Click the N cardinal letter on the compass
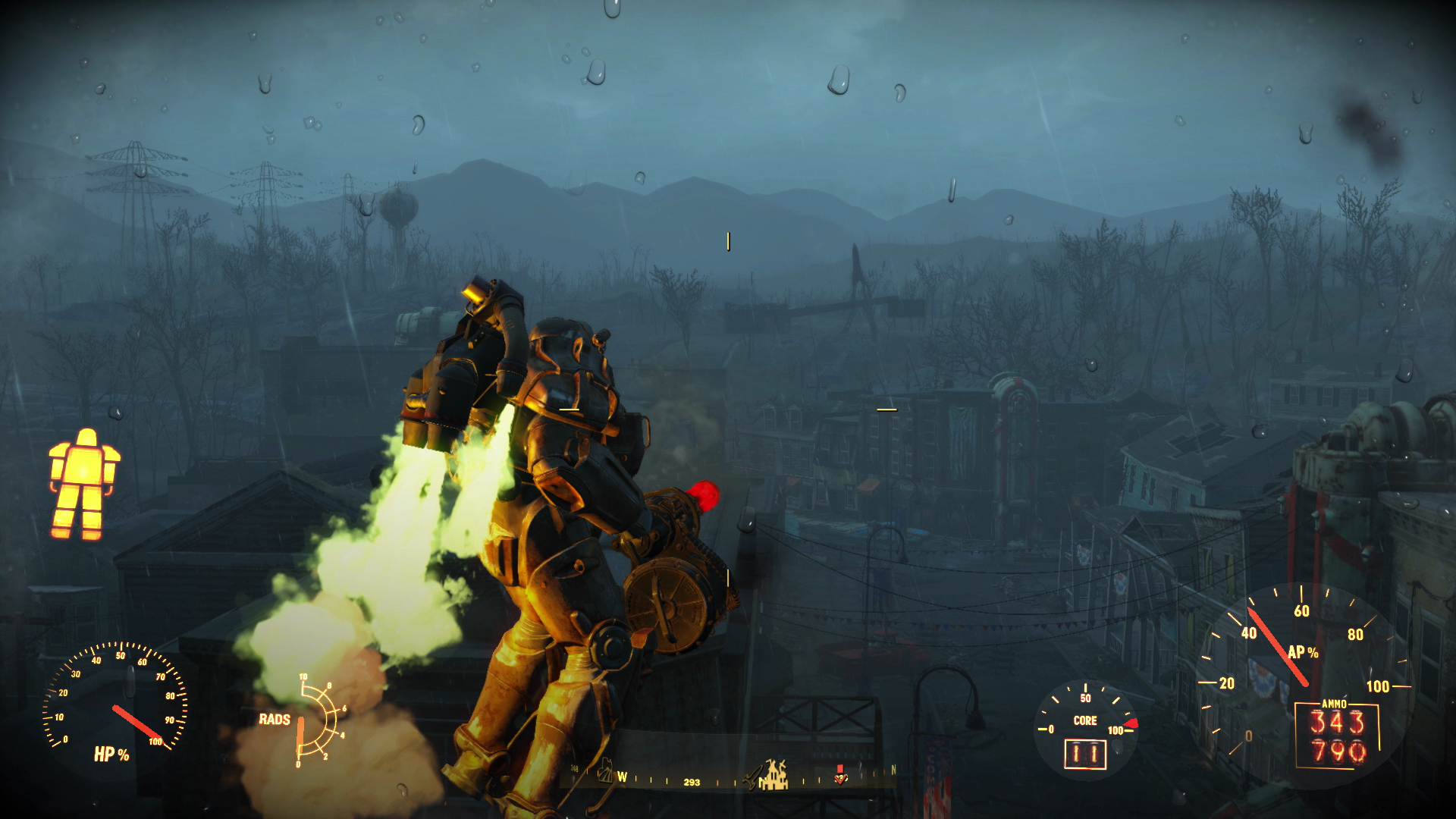The width and height of the screenshot is (1456, 819). (x=894, y=769)
